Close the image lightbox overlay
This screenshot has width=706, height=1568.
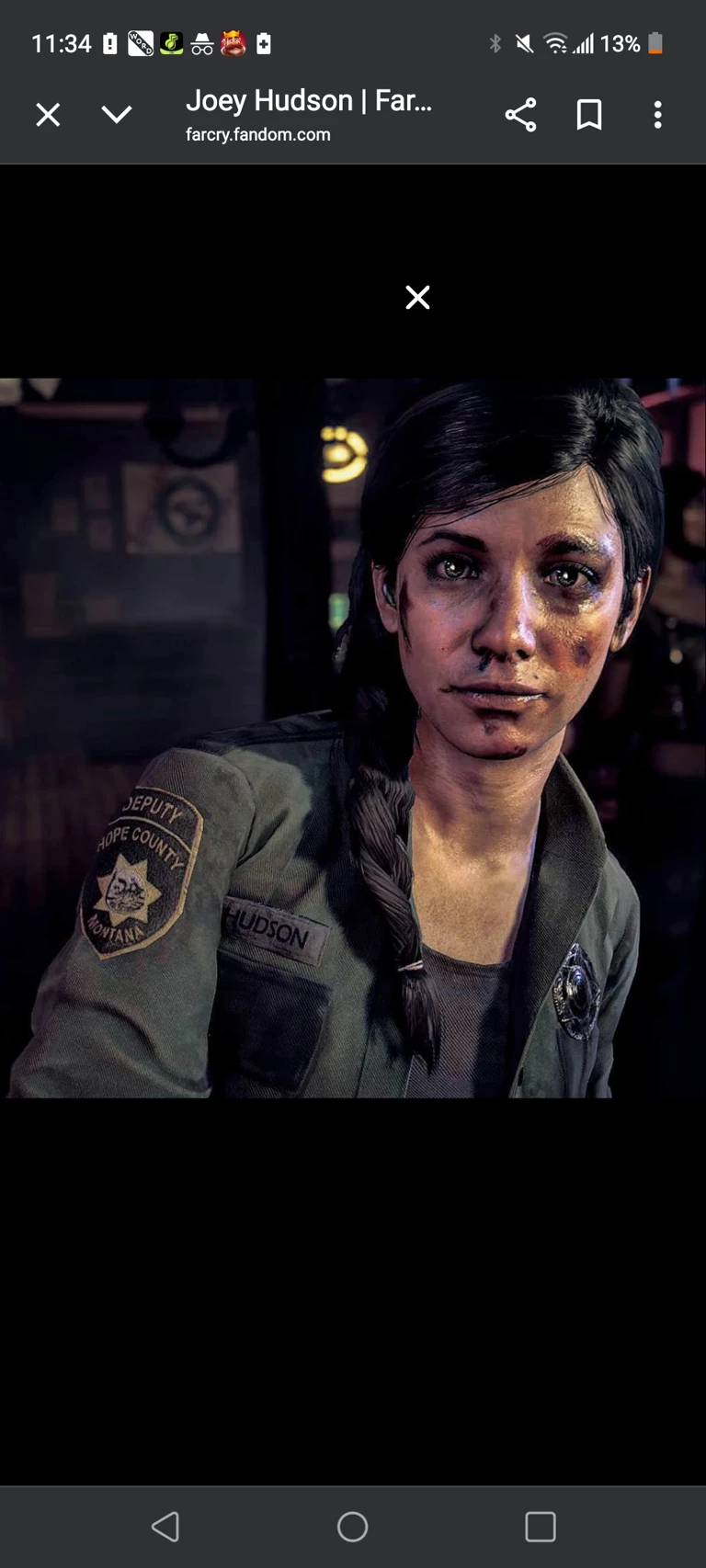[x=417, y=297]
